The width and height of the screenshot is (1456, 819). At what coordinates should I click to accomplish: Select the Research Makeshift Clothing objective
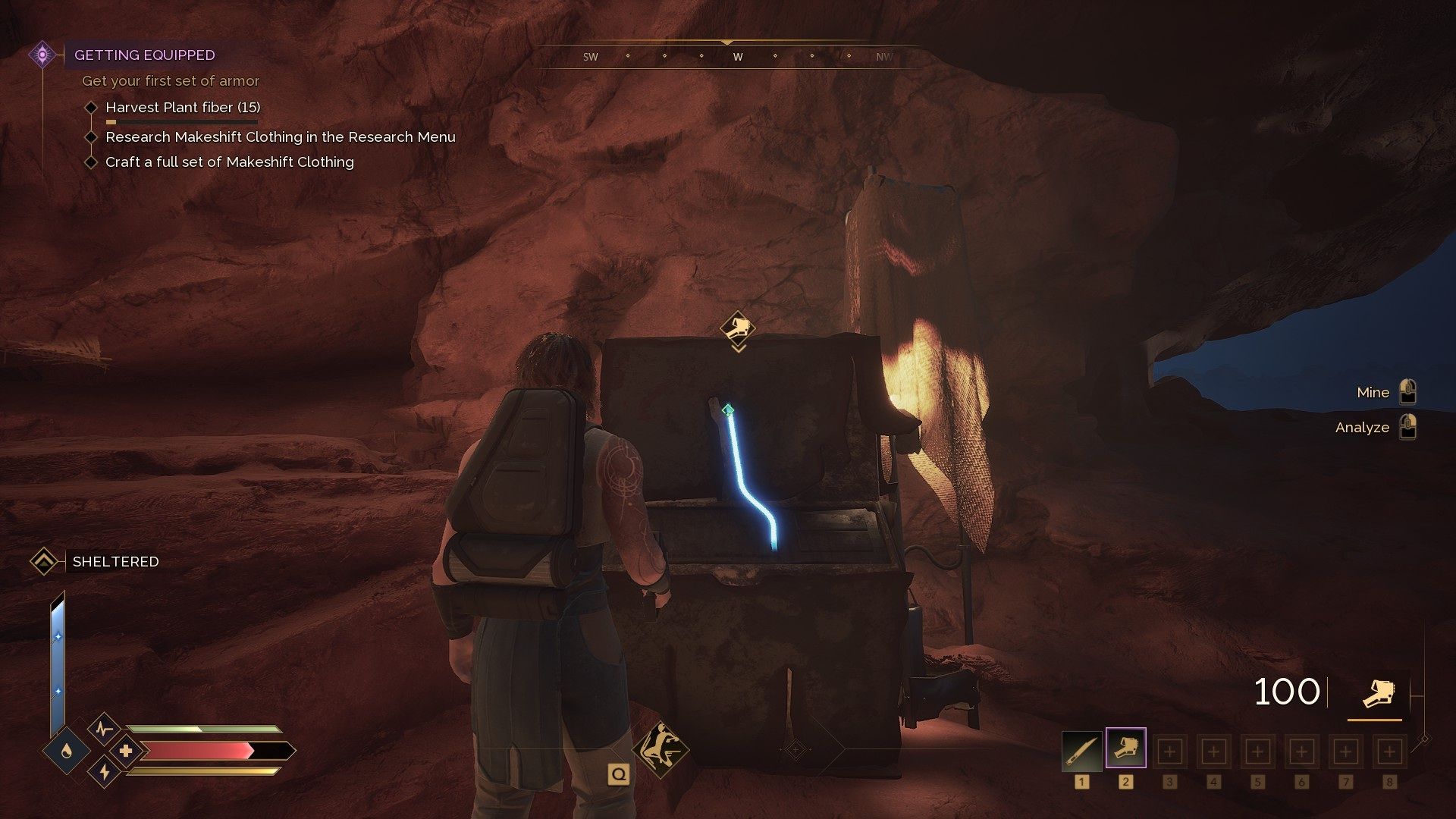pos(280,137)
